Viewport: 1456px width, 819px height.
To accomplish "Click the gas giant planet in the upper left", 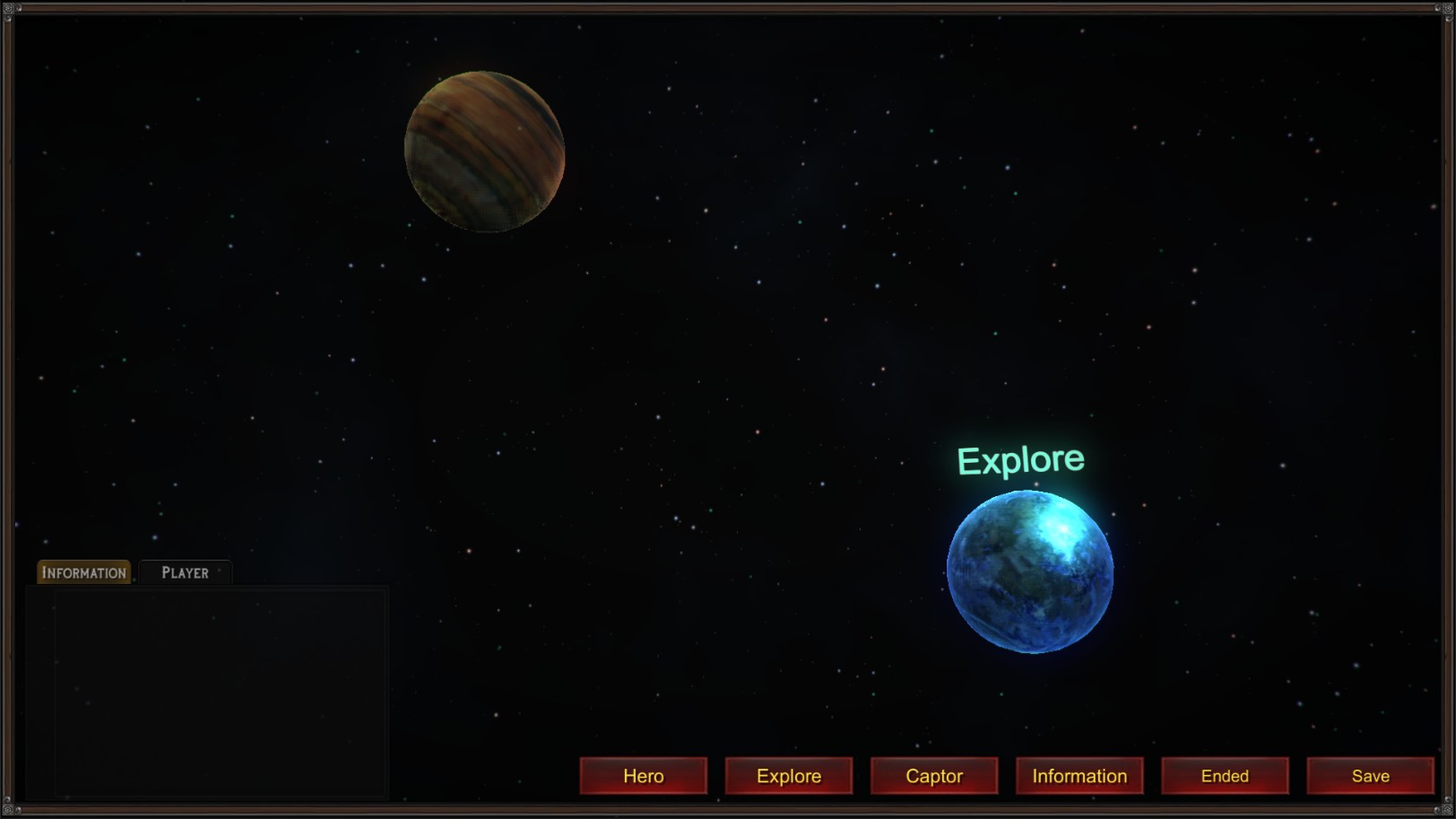I will pyautogui.click(x=485, y=152).
